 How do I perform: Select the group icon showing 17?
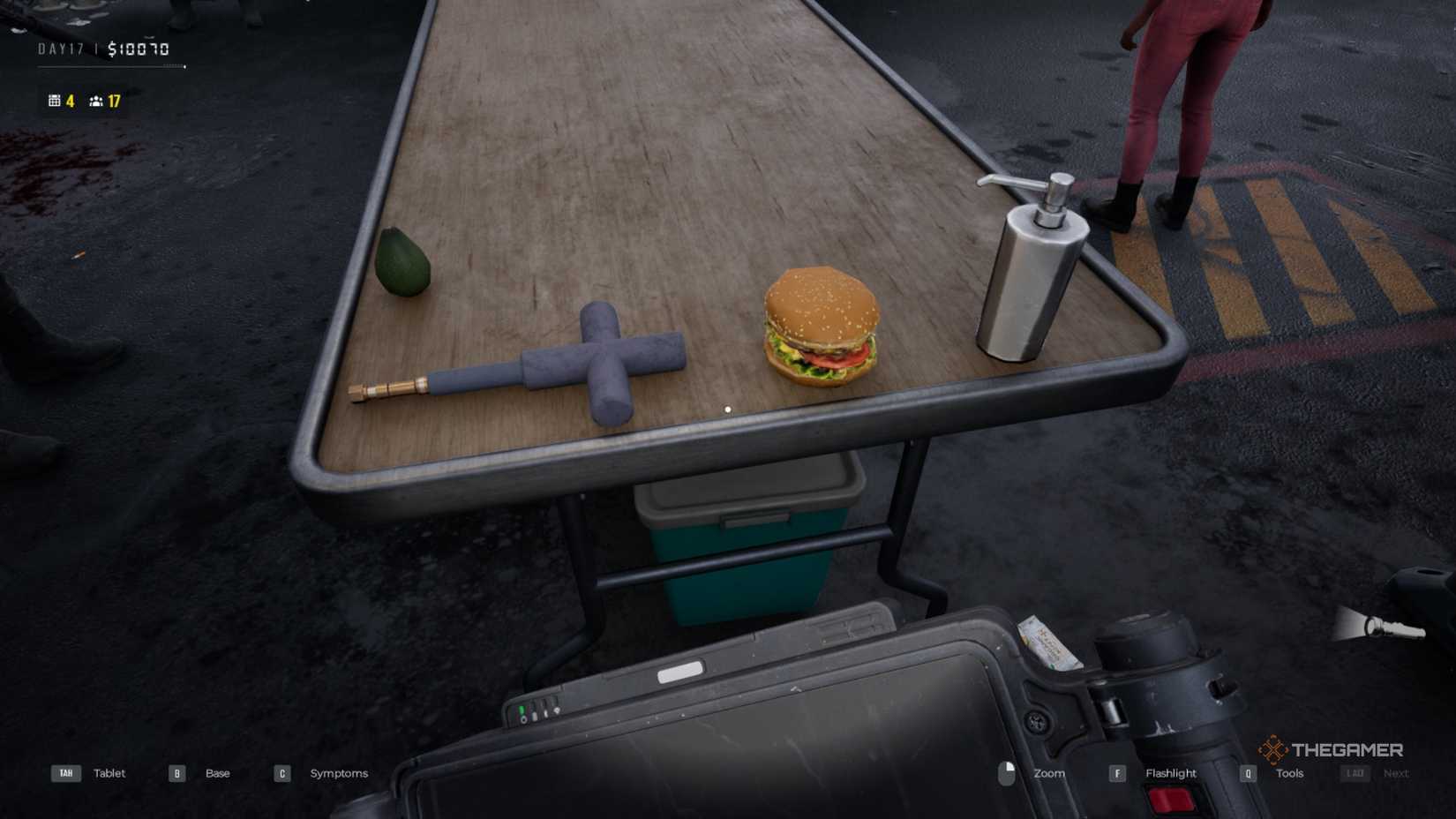97,101
